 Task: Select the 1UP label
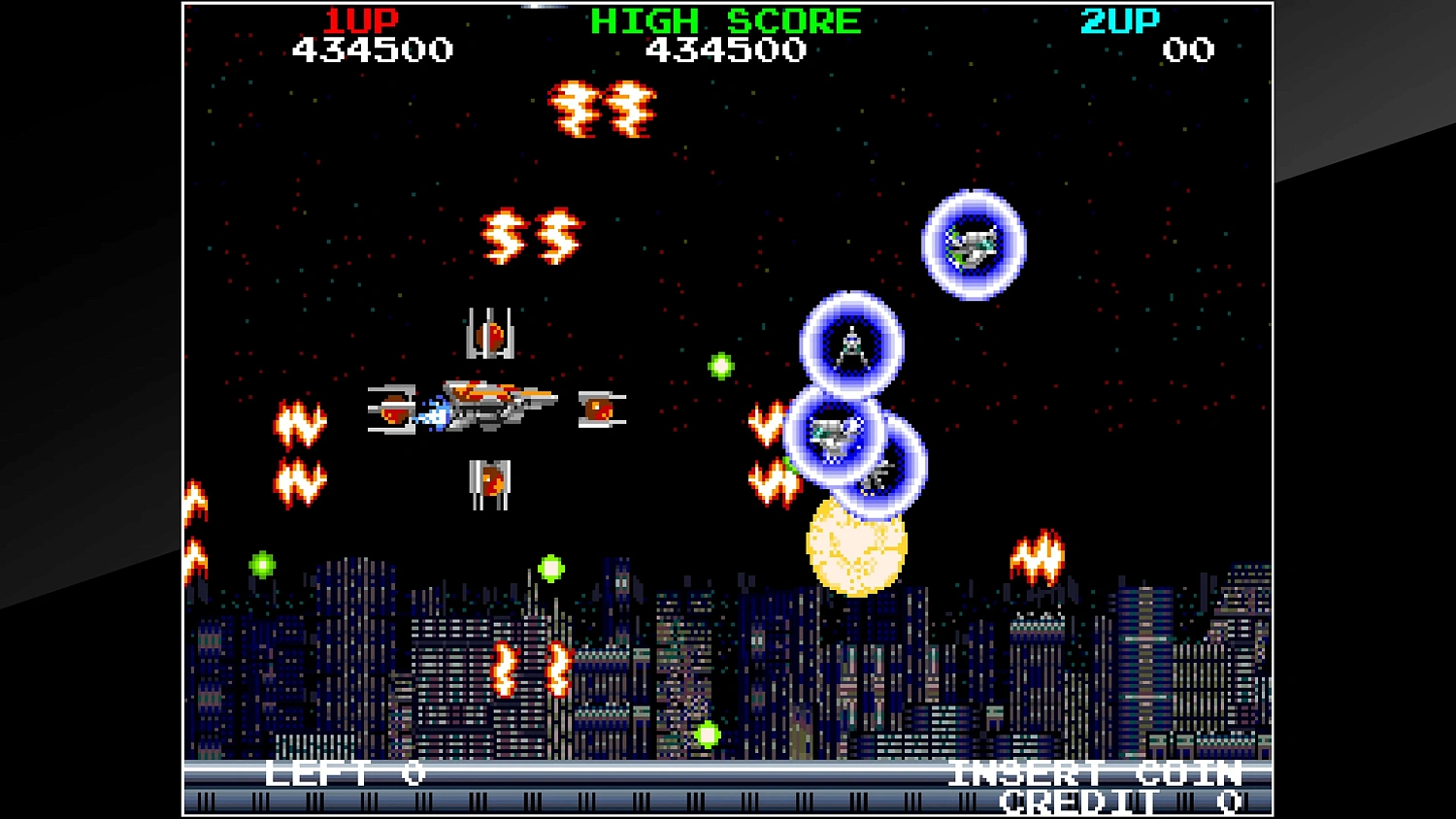click(360, 20)
